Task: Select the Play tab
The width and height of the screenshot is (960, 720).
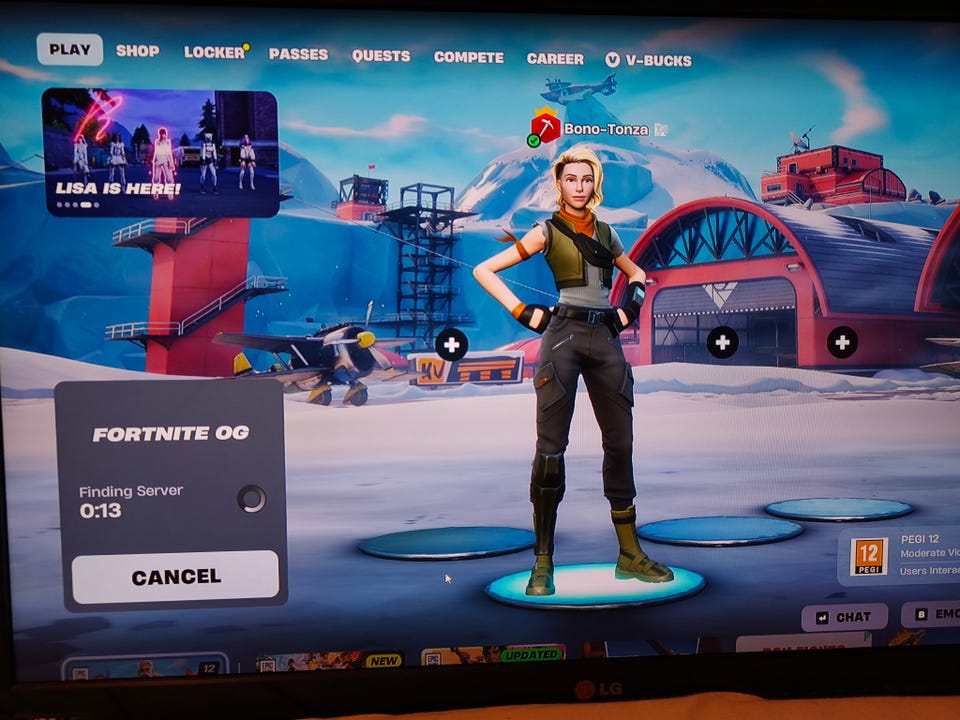Action: pos(69,49)
